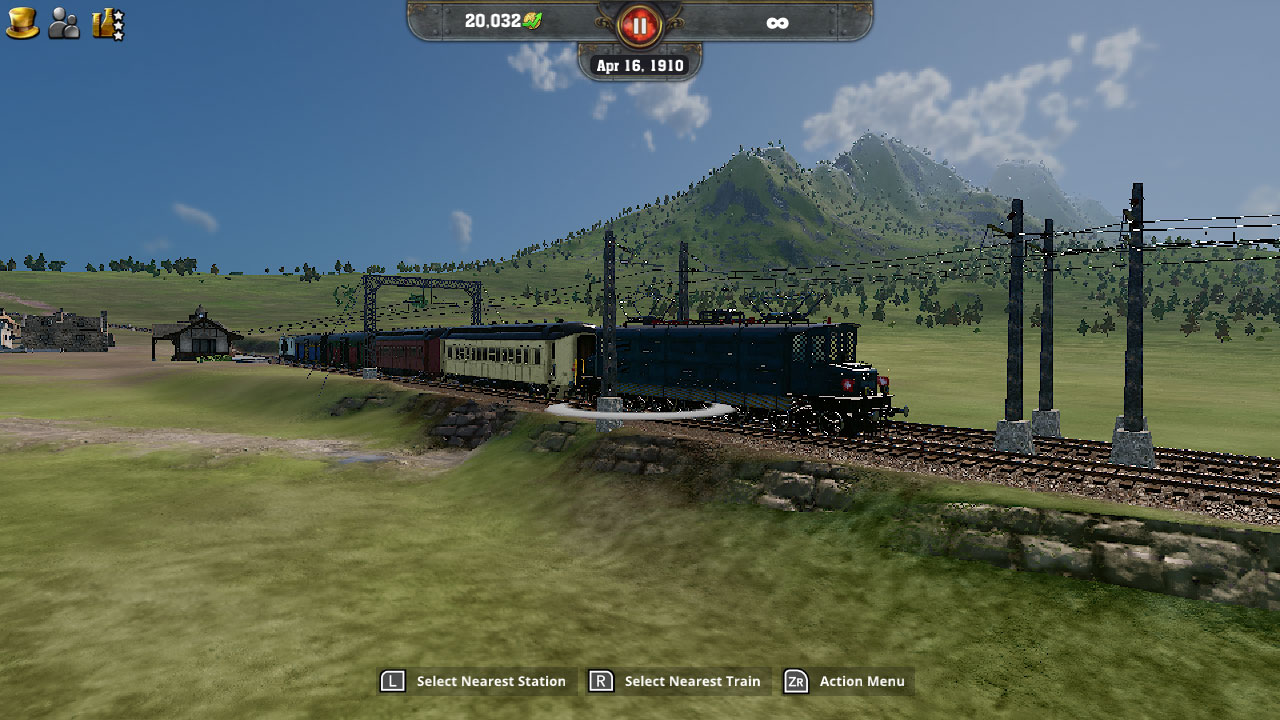This screenshot has height=720, width=1280.
Task: Click the red passenger car
Action: pyautogui.click(x=408, y=352)
